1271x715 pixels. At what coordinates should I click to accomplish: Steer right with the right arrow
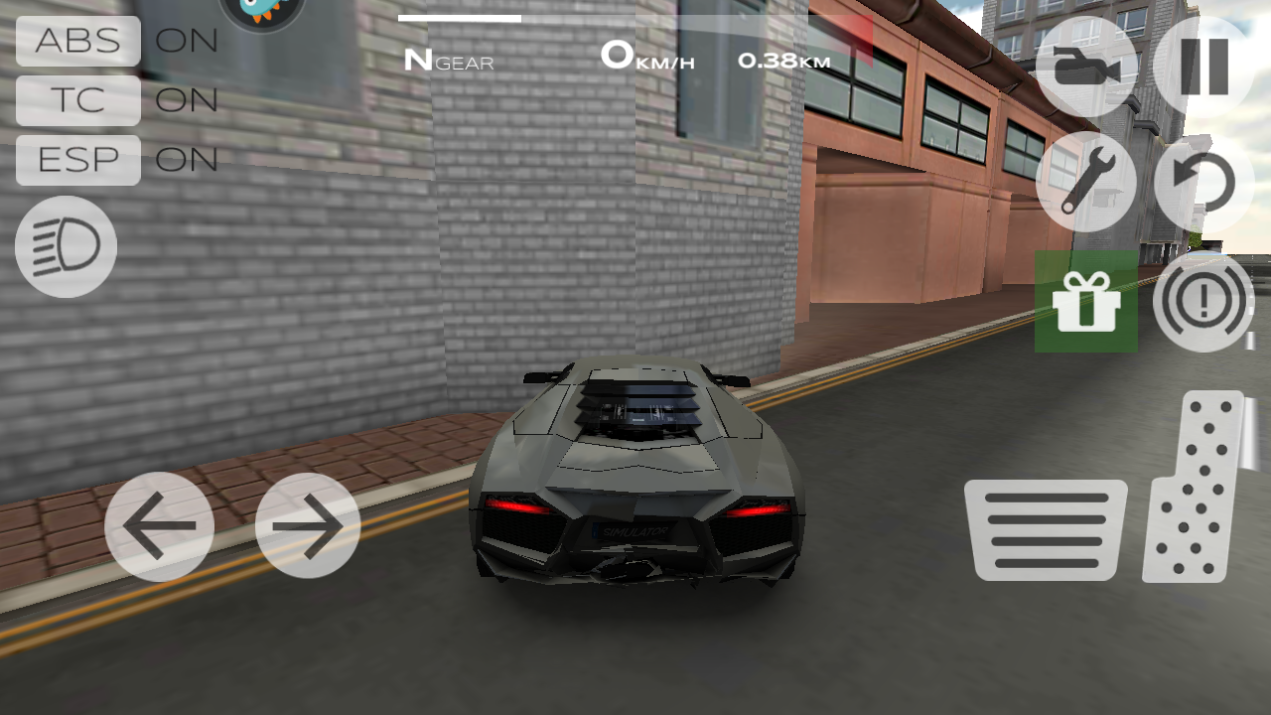coord(308,526)
